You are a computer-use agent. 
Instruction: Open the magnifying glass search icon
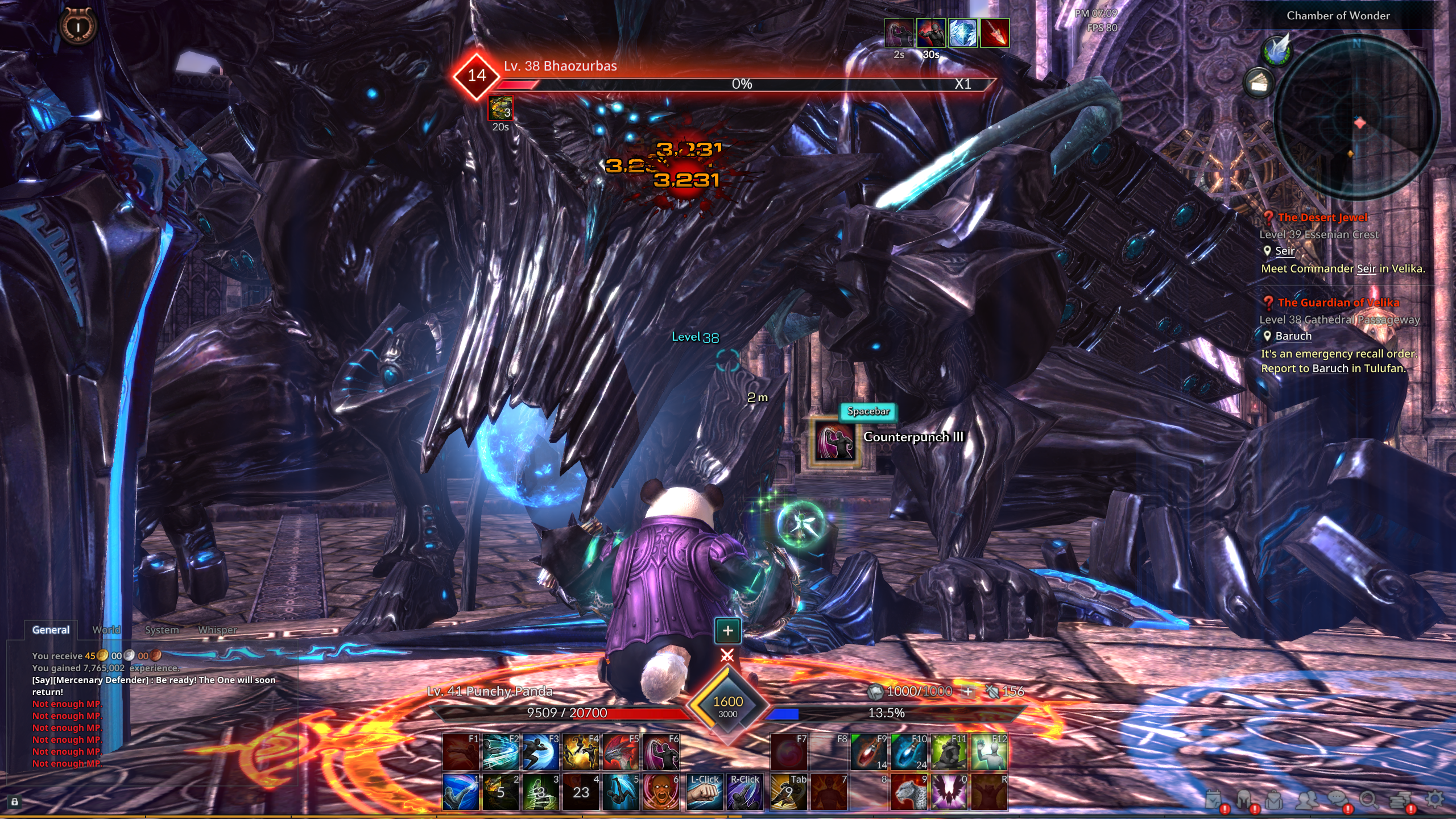[1369, 800]
